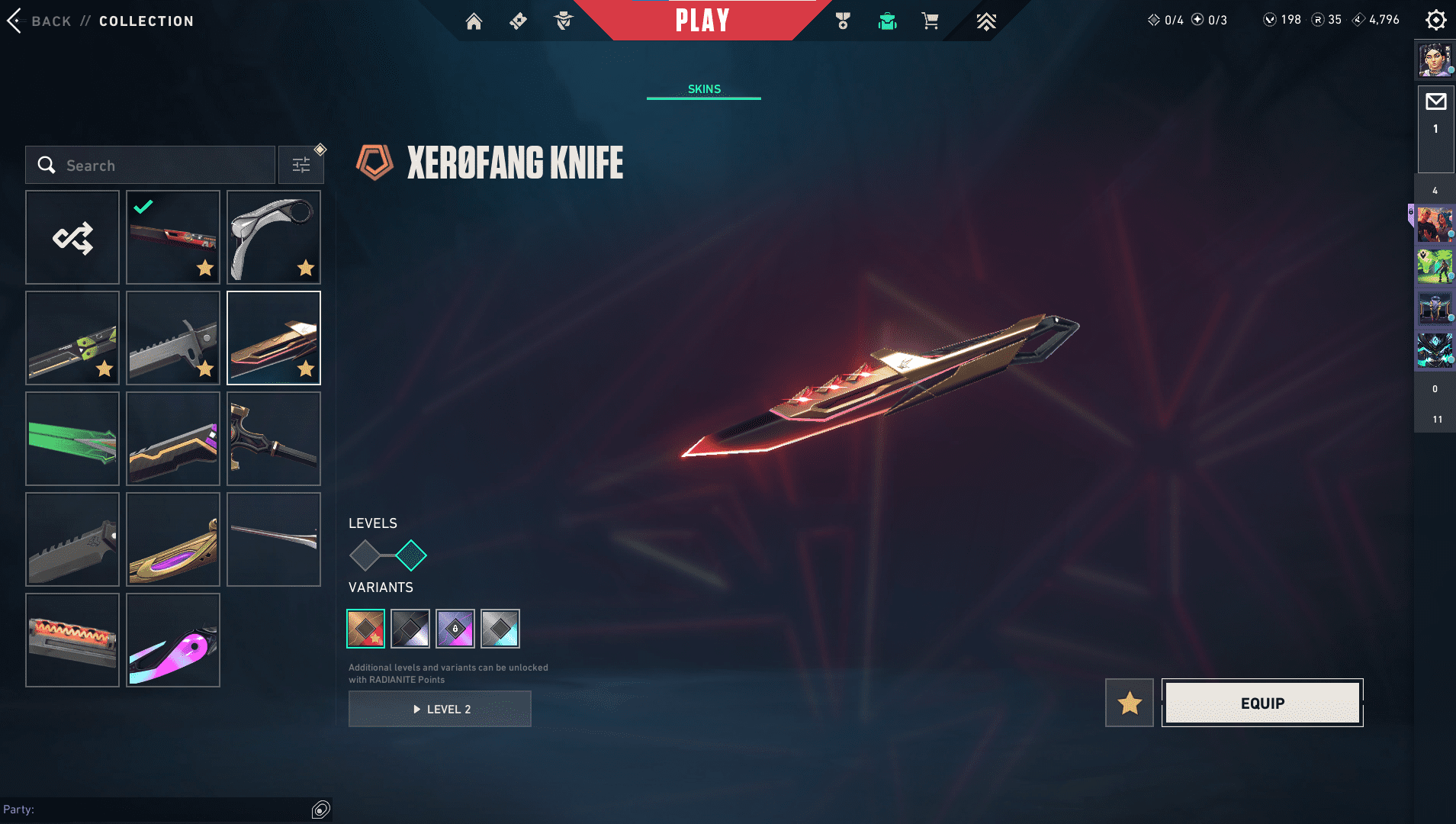The width and height of the screenshot is (1456, 824).
Task: Toggle the favorite star beside EQUIP
Action: coord(1130,702)
